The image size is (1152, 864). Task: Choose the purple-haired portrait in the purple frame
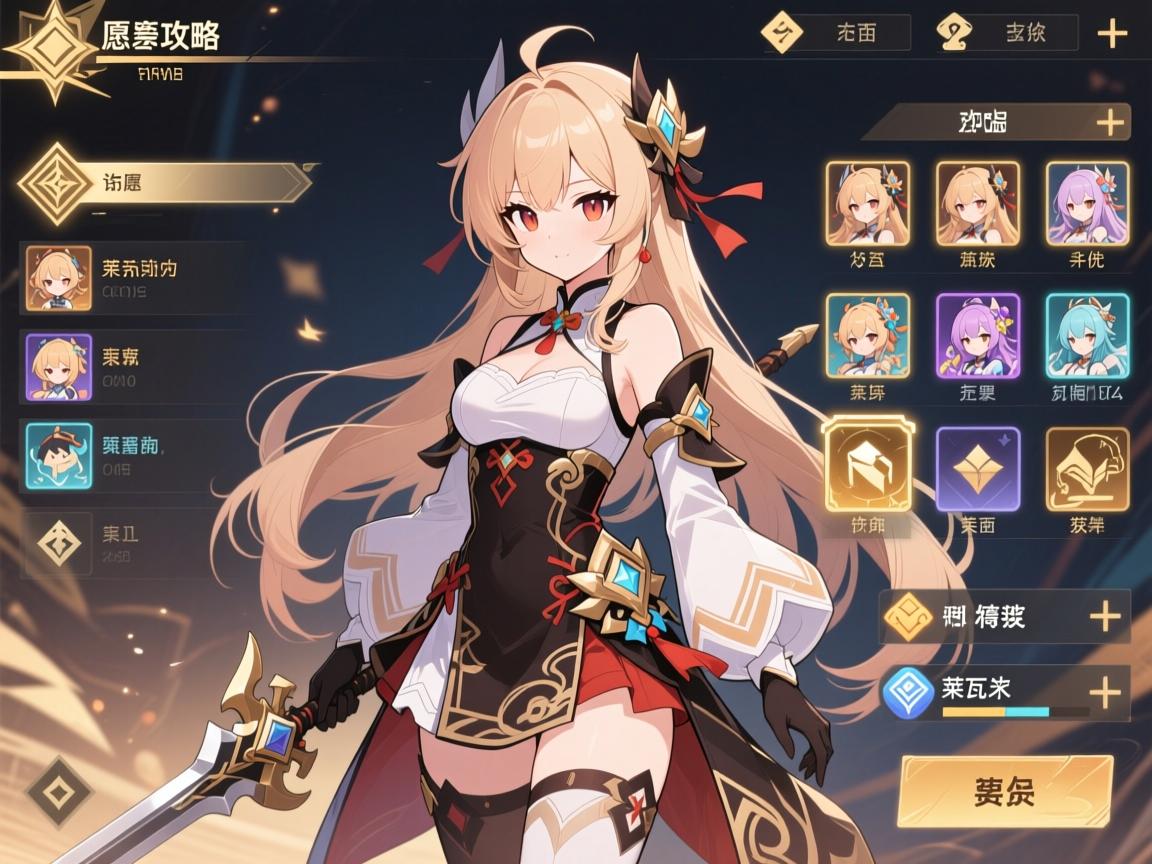977,335
